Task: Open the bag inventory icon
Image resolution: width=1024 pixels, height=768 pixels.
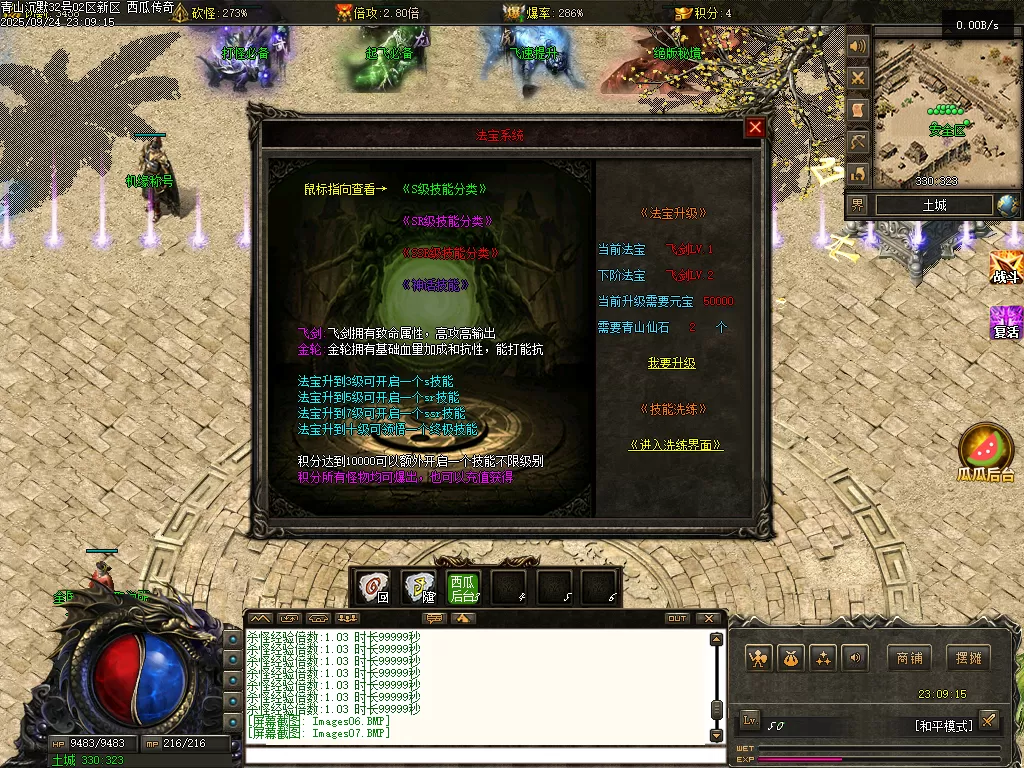Action: pyautogui.click(x=792, y=658)
